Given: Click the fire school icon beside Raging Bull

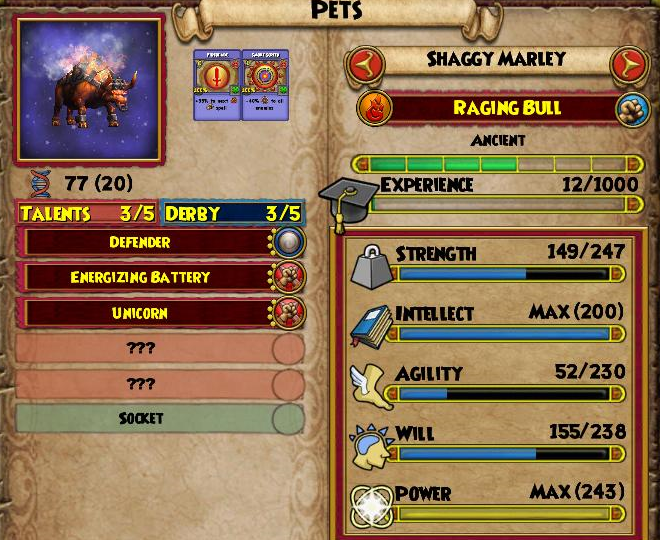Looking at the screenshot, I should 372,109.
